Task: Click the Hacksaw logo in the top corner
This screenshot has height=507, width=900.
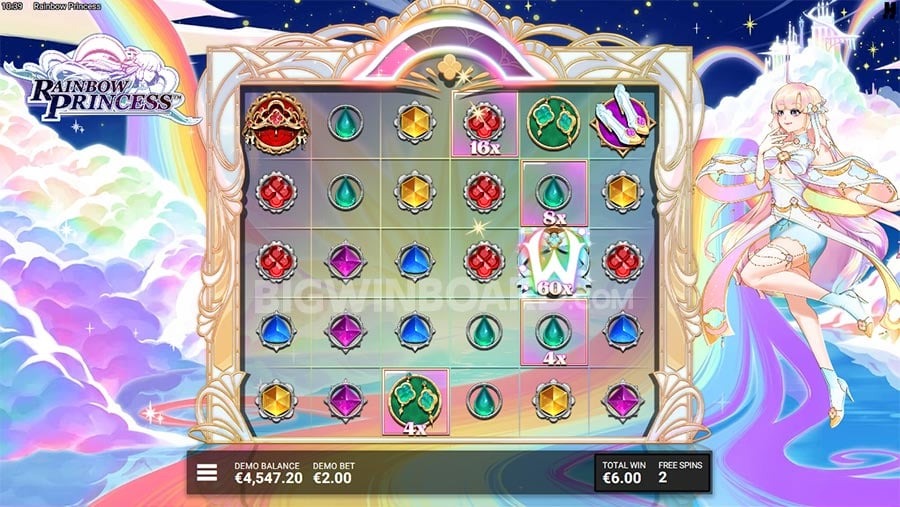Action: coord(889,11)
